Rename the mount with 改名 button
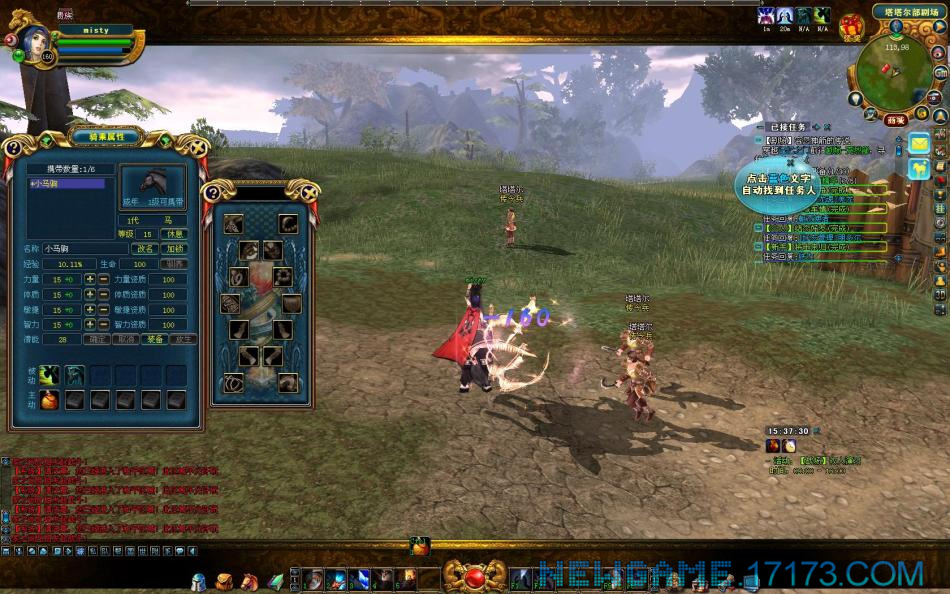This screenshot has height=594, width=950. pyautogui.click(x=146, y=248)
